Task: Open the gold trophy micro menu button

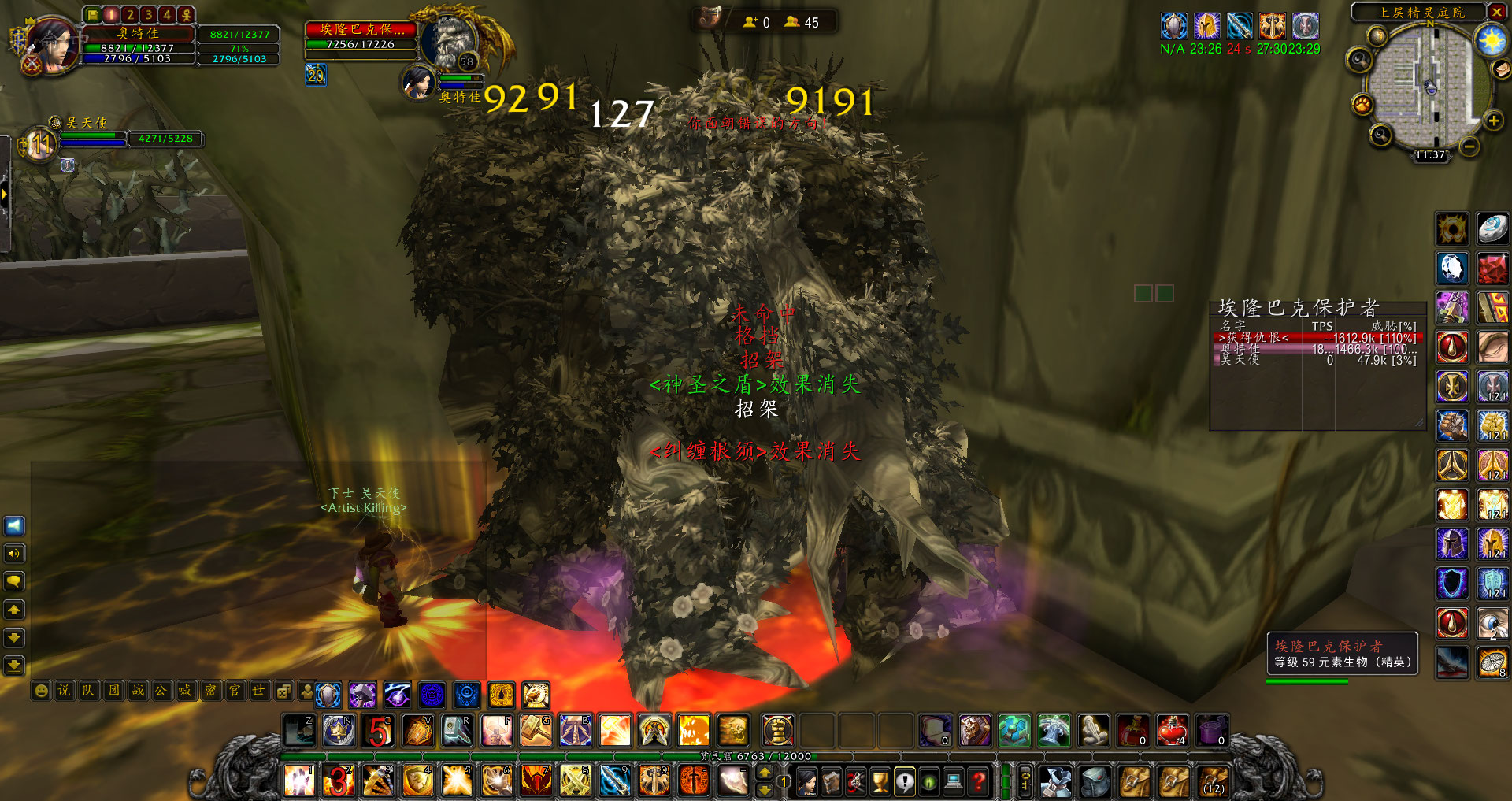Action: point(880,781)
